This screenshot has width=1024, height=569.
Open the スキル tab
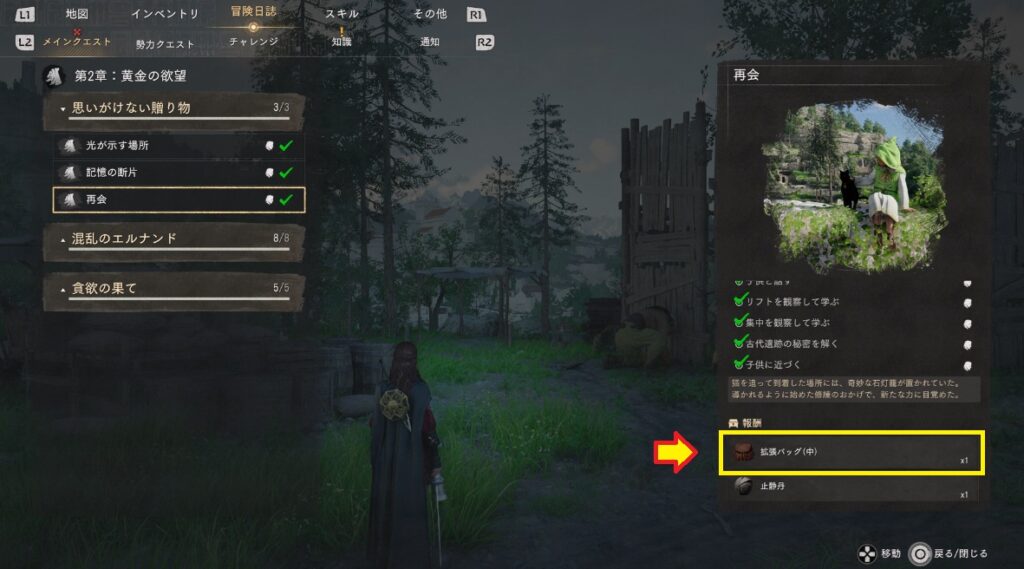pos(342,14)
